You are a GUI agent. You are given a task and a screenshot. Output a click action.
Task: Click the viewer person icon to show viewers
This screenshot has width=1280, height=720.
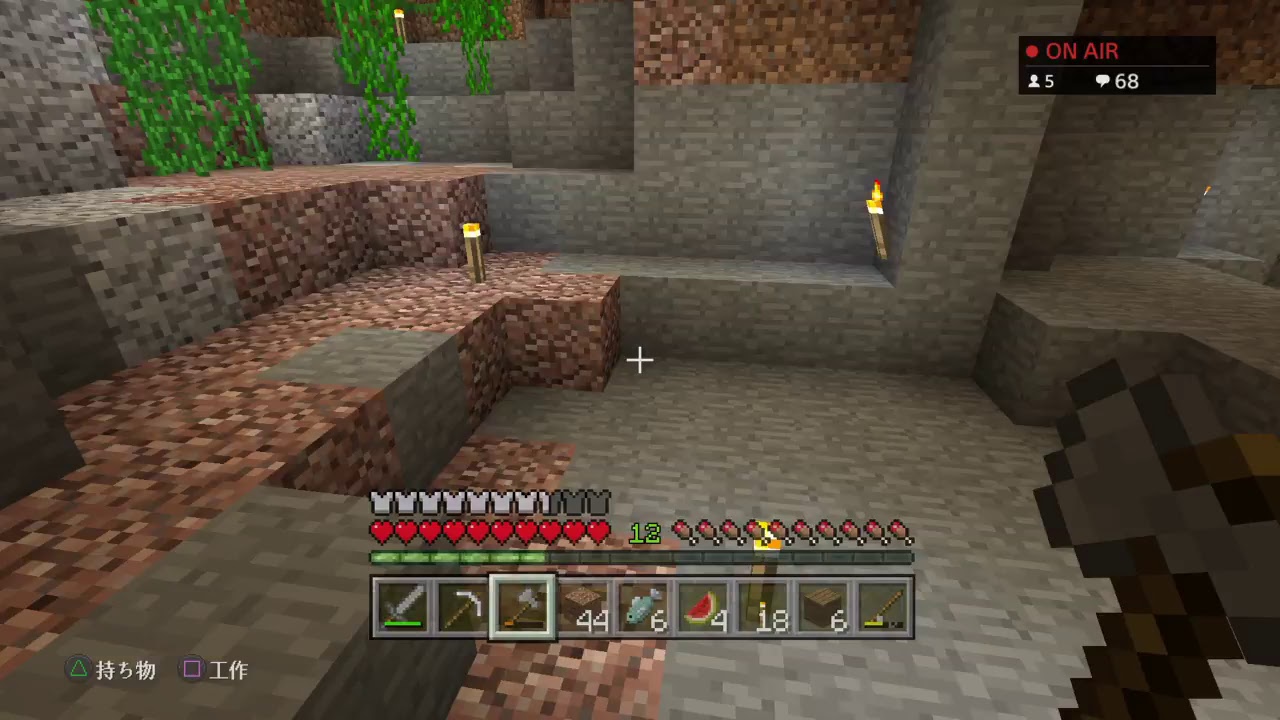point(1032,81)
